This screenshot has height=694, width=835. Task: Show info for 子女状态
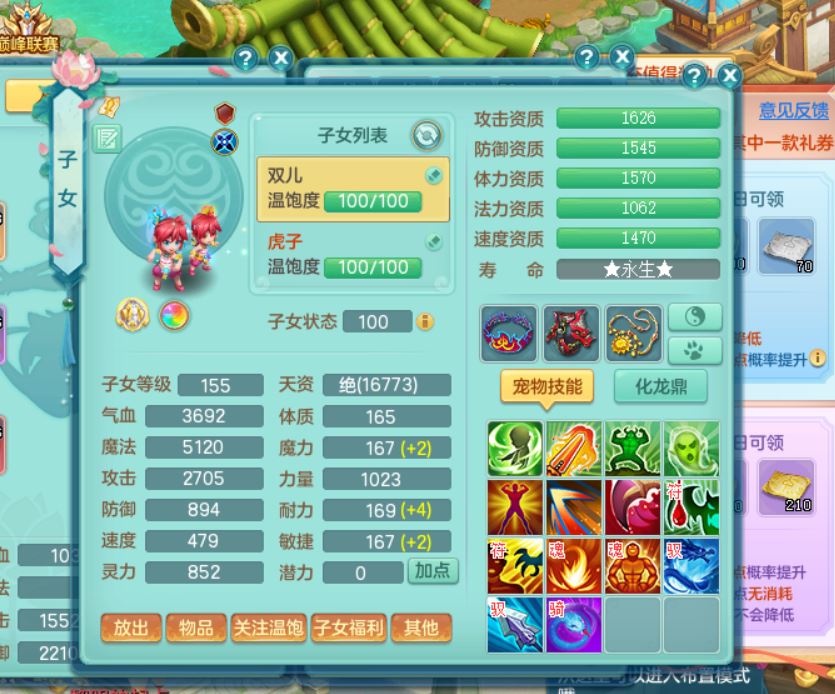(x=425, y=322)
